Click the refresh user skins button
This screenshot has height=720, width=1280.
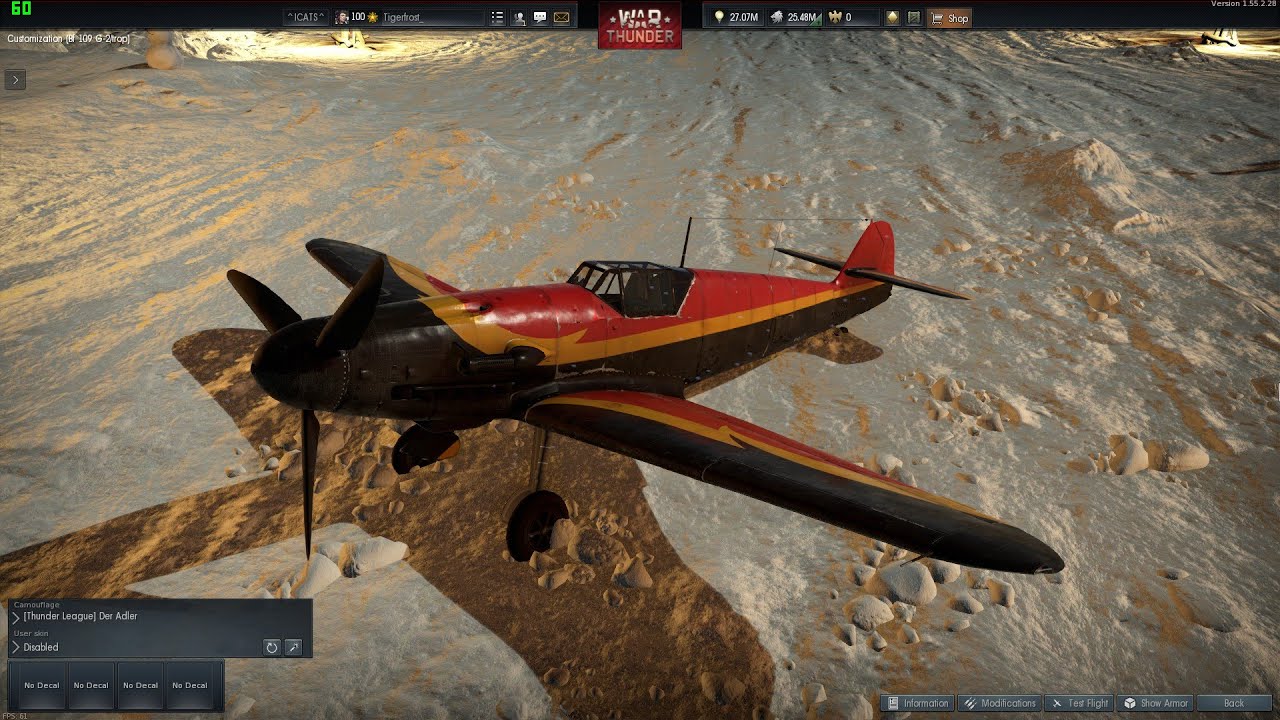[271, 647]
